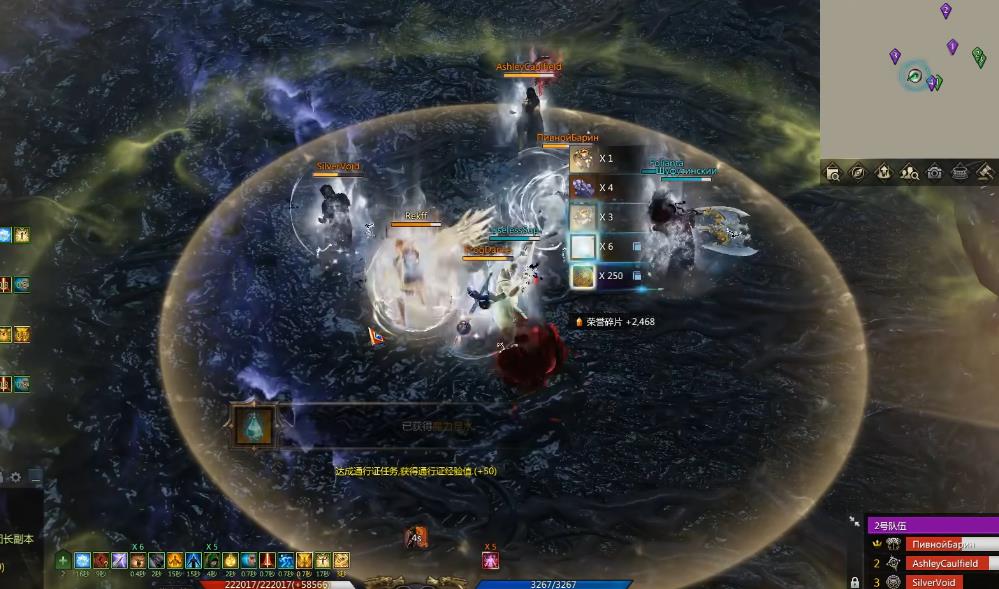Viewport: 999px width, 589px height.
Task: Click the pink figure buff icon marked X 5
Action: coord(490,561)
